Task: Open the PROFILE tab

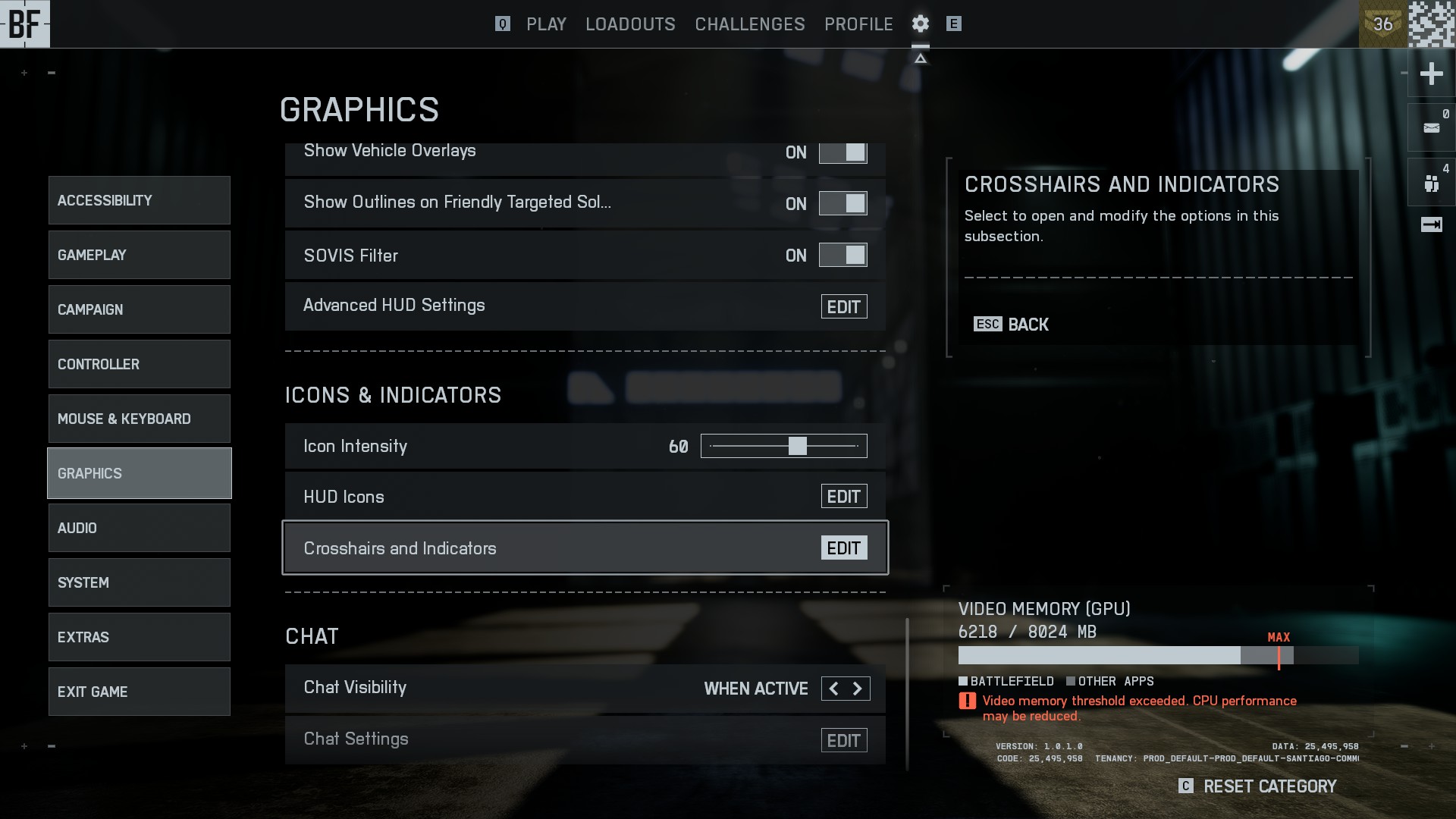Action: (858, 24)
